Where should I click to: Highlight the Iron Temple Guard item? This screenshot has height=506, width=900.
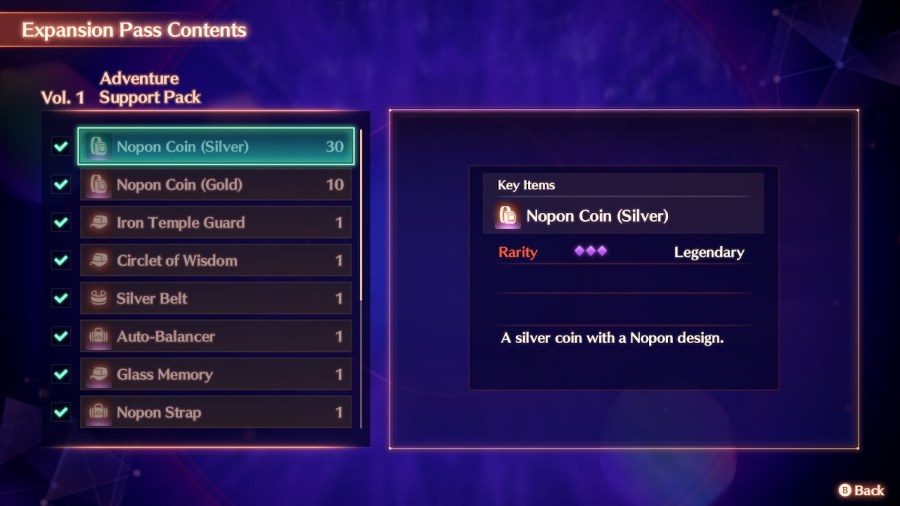[x=216, y=223]
